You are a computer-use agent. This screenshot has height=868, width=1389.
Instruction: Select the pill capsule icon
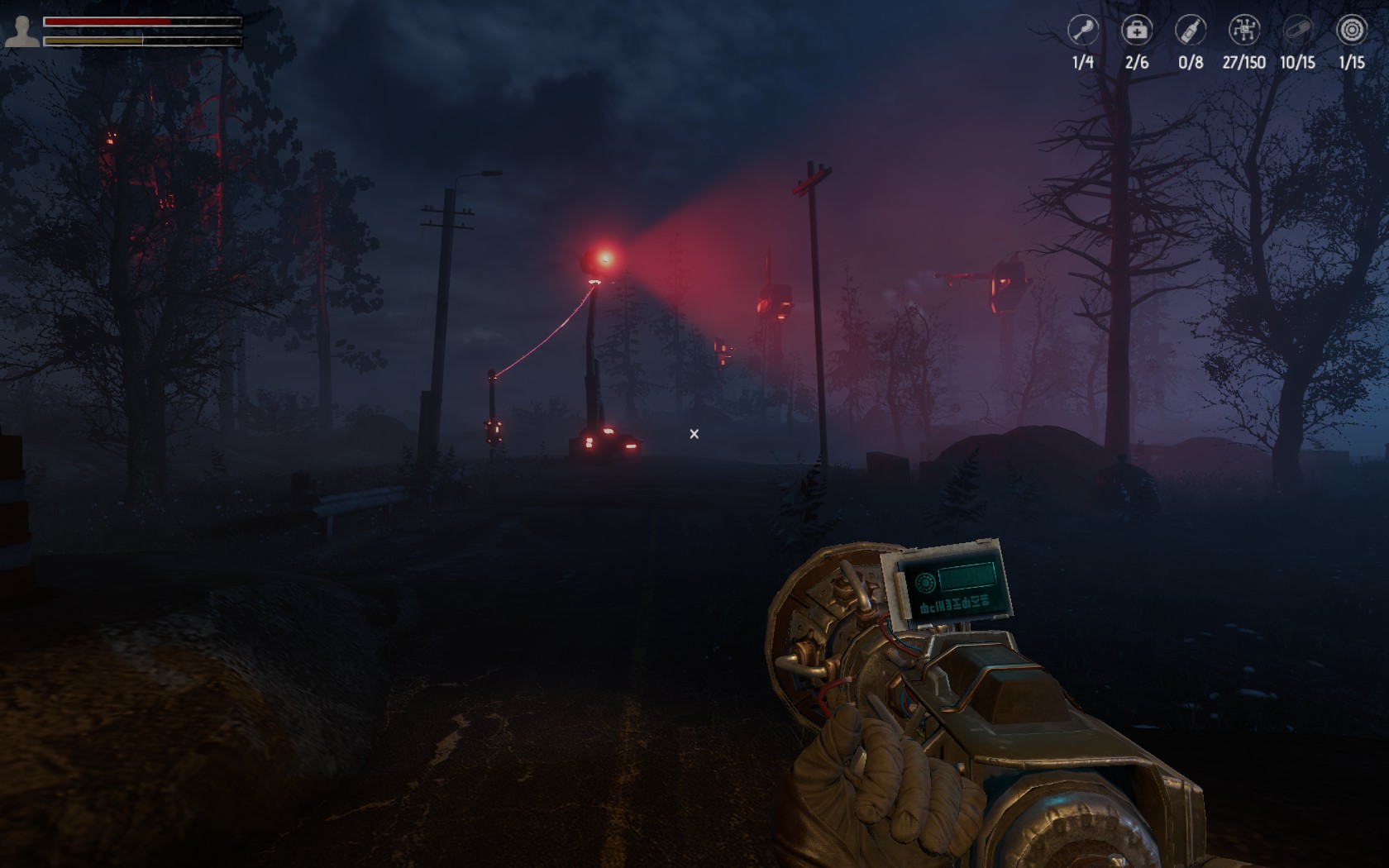(x=1297, y=31)
